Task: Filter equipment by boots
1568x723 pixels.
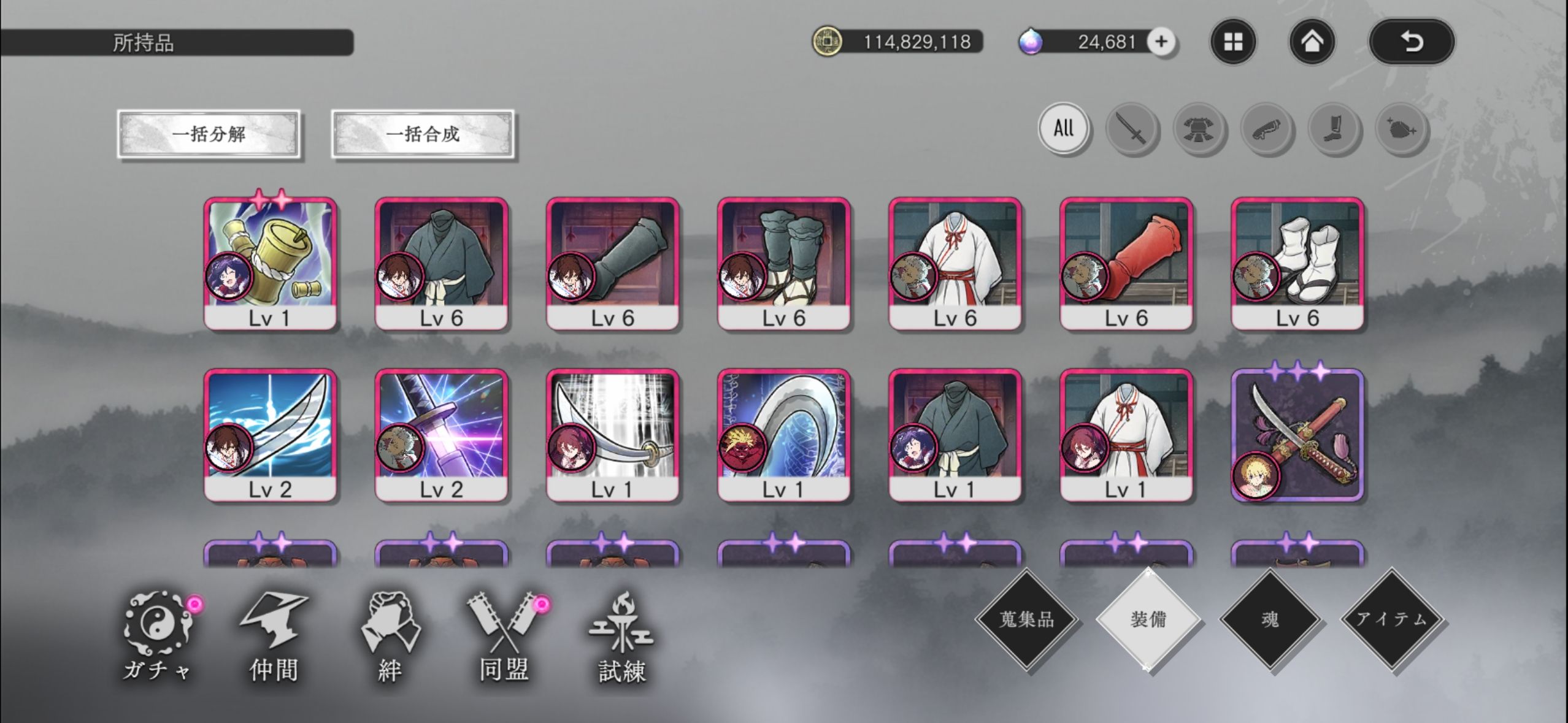Action: [x=1334, y=129]
